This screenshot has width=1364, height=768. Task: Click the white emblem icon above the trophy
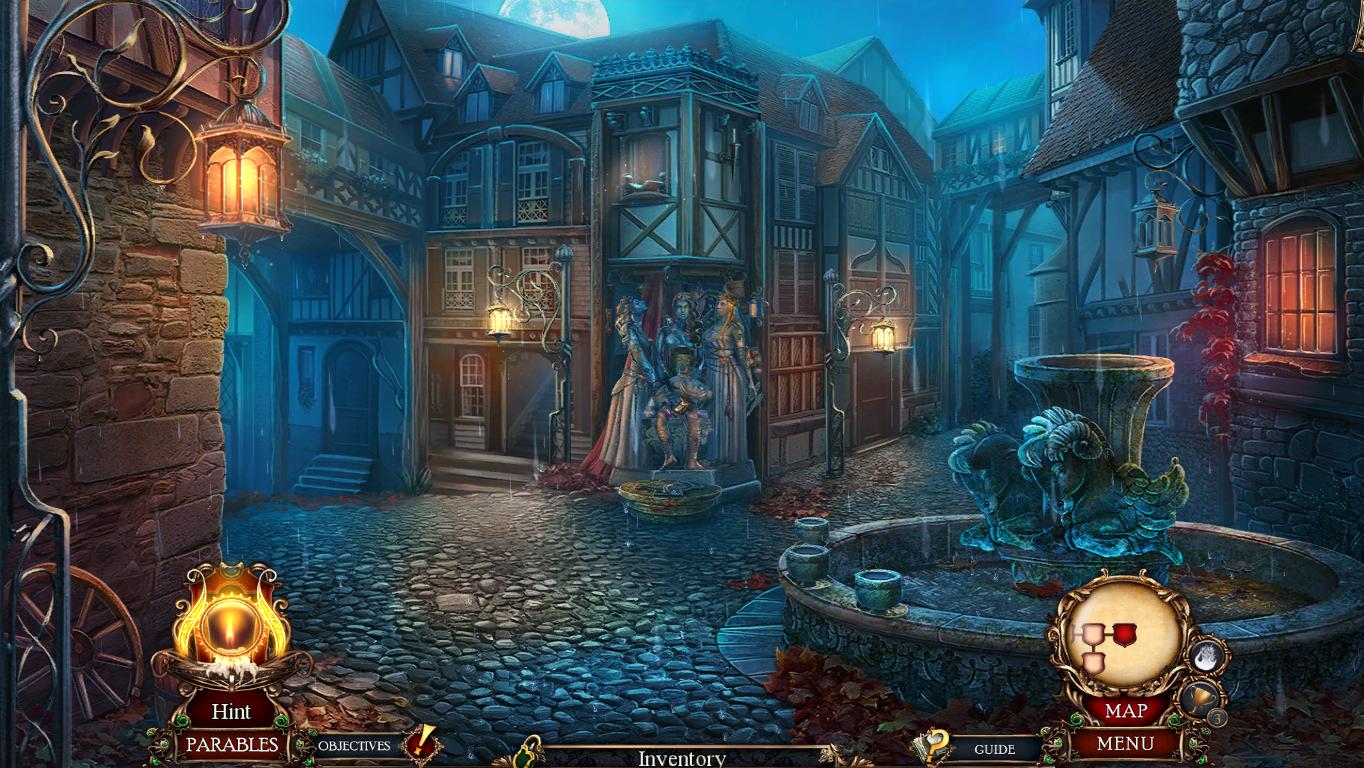1207,655
